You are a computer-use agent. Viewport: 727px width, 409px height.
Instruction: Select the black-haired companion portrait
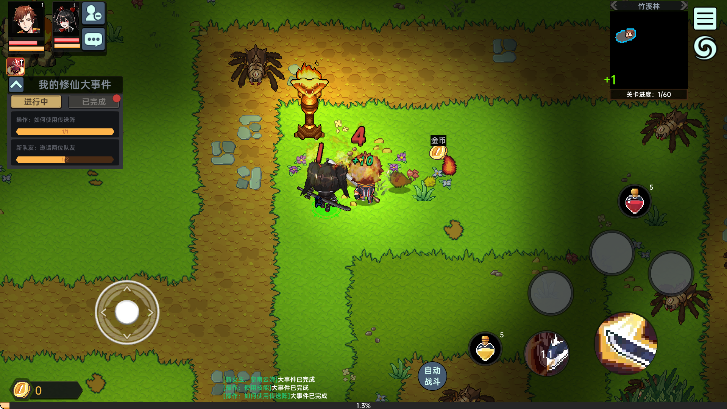click(x=66, y=21)
